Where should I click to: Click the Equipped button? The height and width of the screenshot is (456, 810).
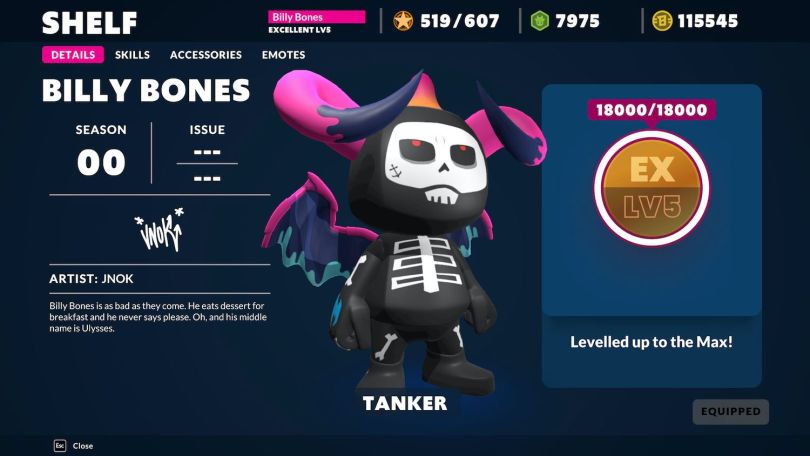(730, 411)
